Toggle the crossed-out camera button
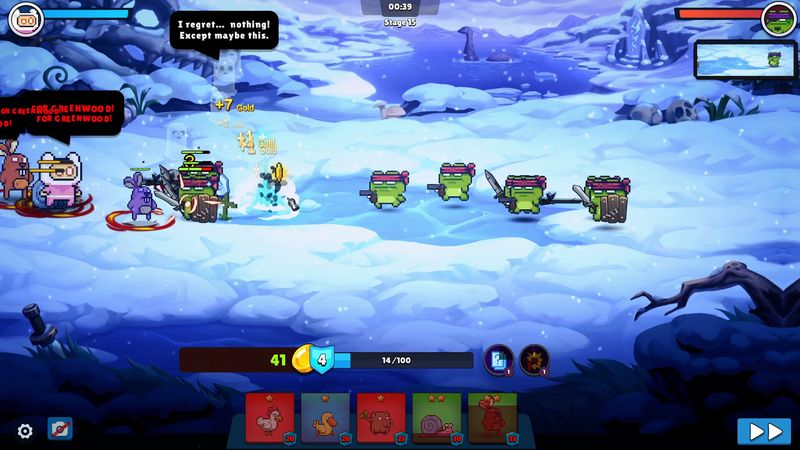Screen dimensions: 800x450 (59, 430)
